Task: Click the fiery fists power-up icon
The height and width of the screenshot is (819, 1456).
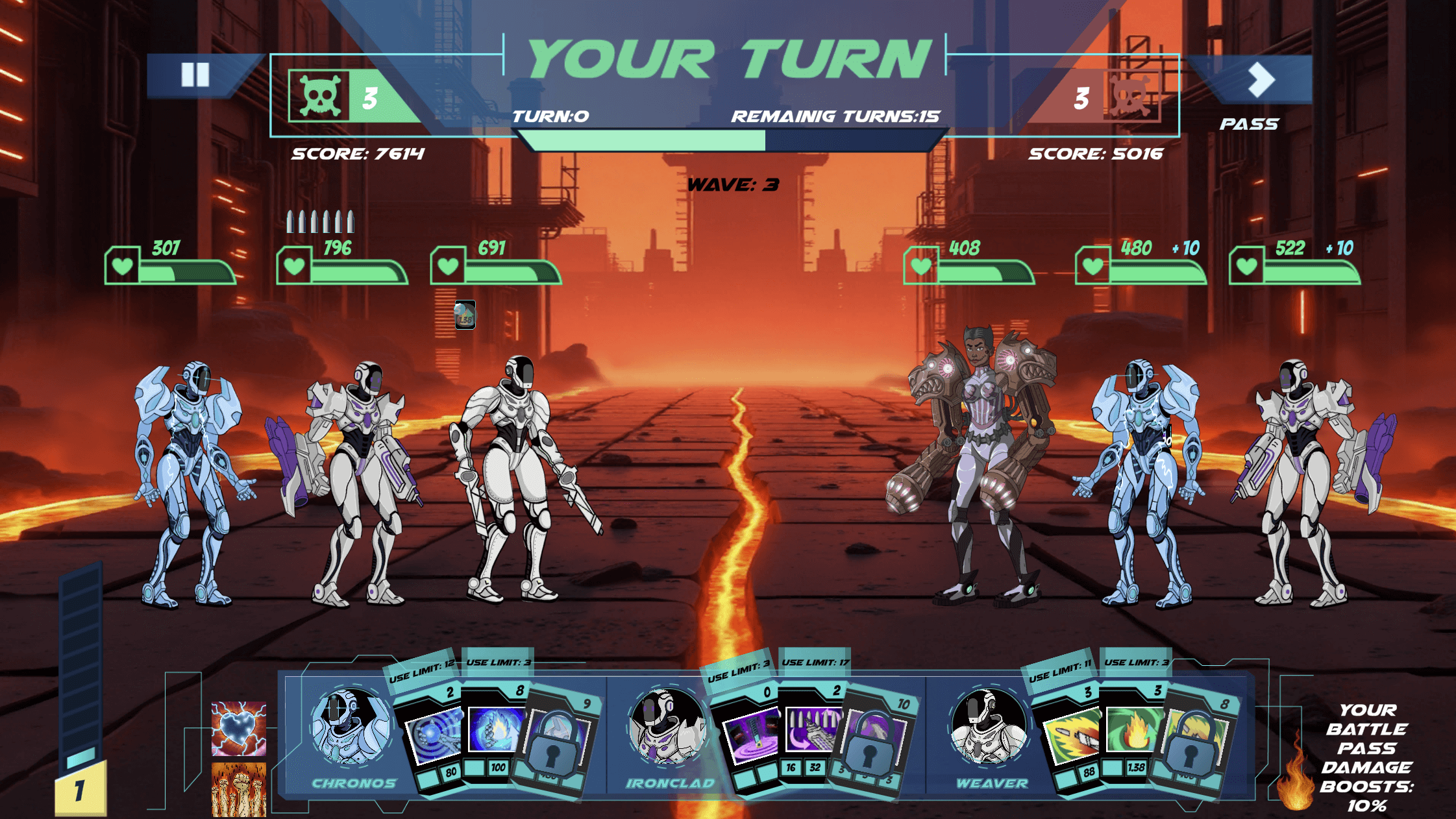Action: pyautogui.click(x=238, y=788)
